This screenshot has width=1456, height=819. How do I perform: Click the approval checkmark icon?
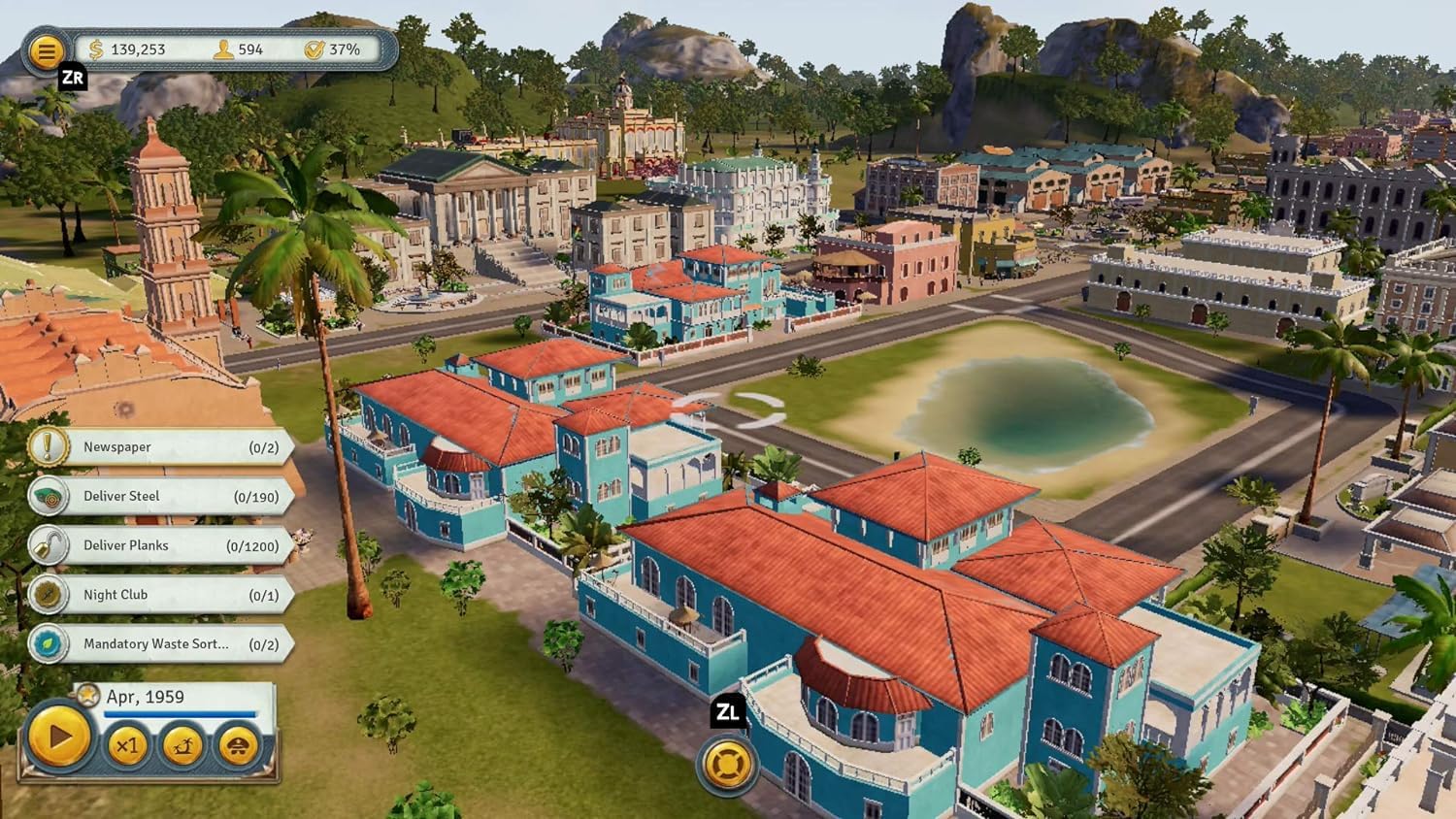click(x=315, y=49)
